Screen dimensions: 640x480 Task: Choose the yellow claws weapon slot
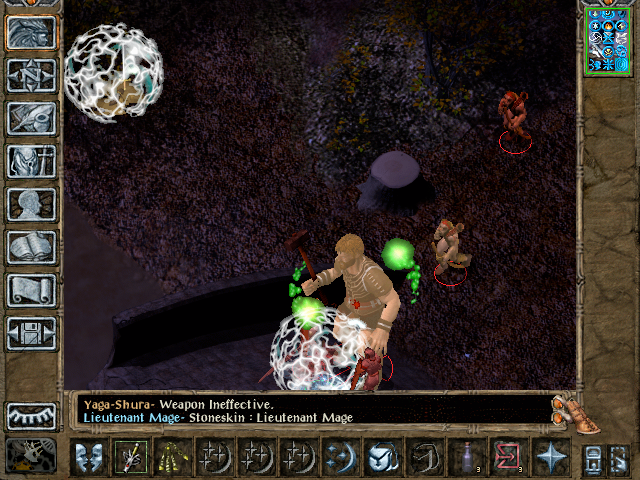click(171, 457)
